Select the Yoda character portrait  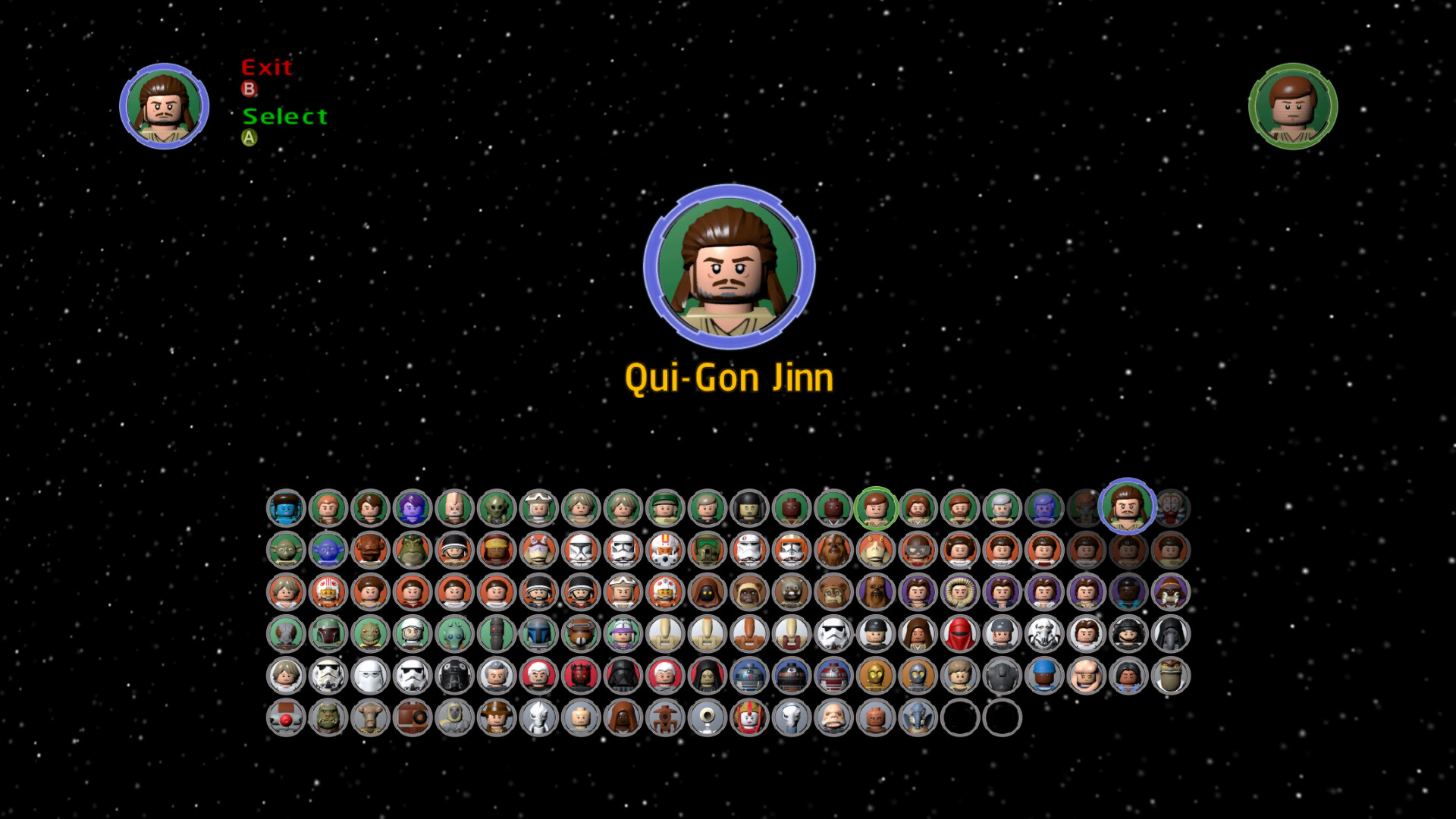pyautogui.click(x=287, y=551)
